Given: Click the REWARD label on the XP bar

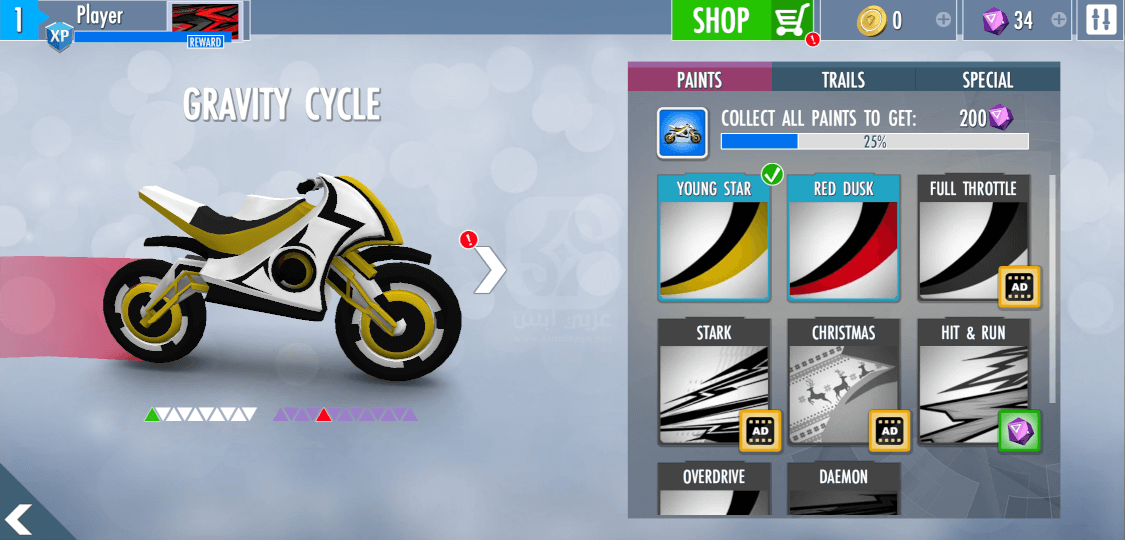Looking at the screenshot, I should pos(205,42).
